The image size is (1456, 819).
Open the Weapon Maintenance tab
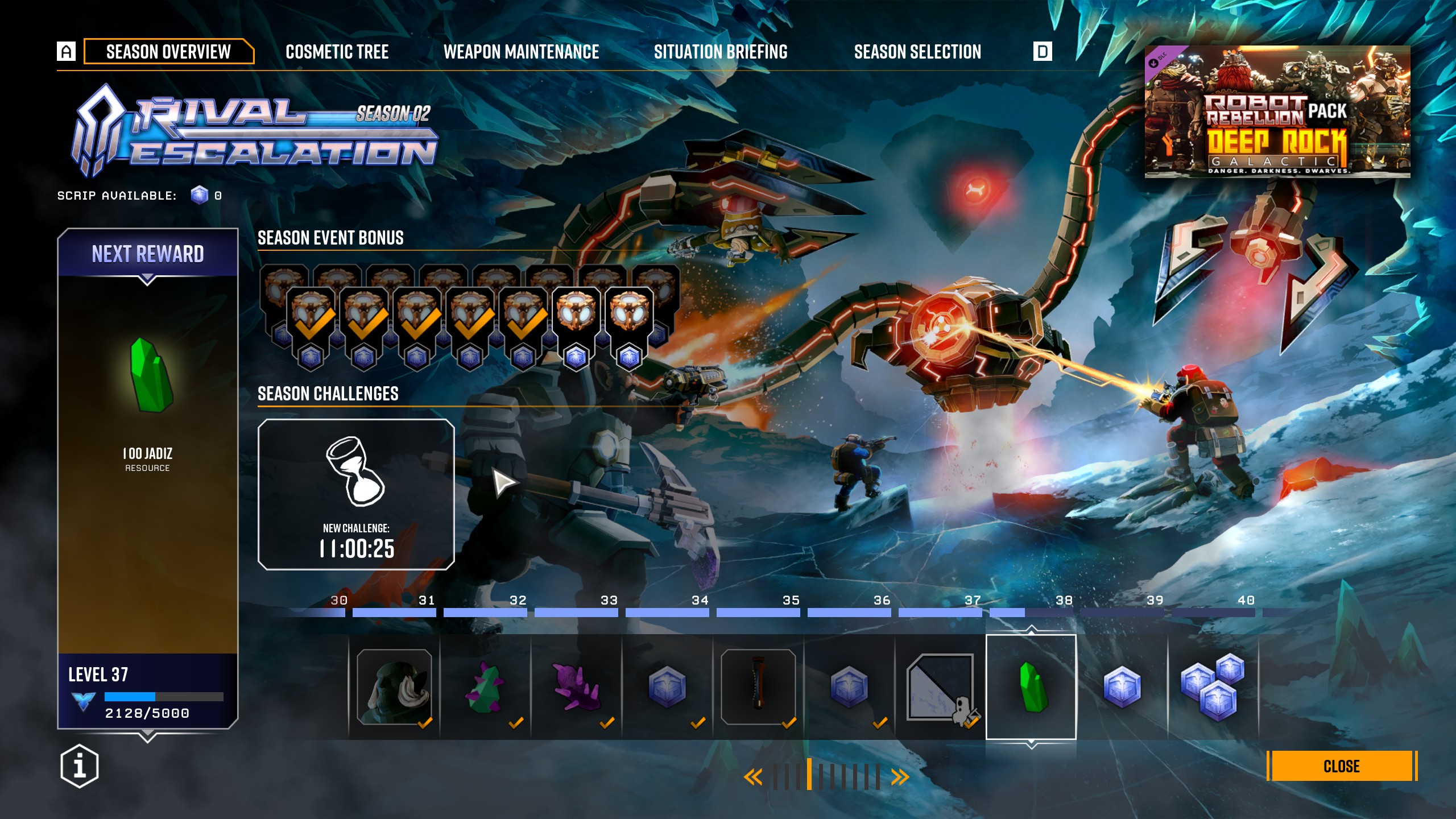pyautogui.click(x=521, y=52)
